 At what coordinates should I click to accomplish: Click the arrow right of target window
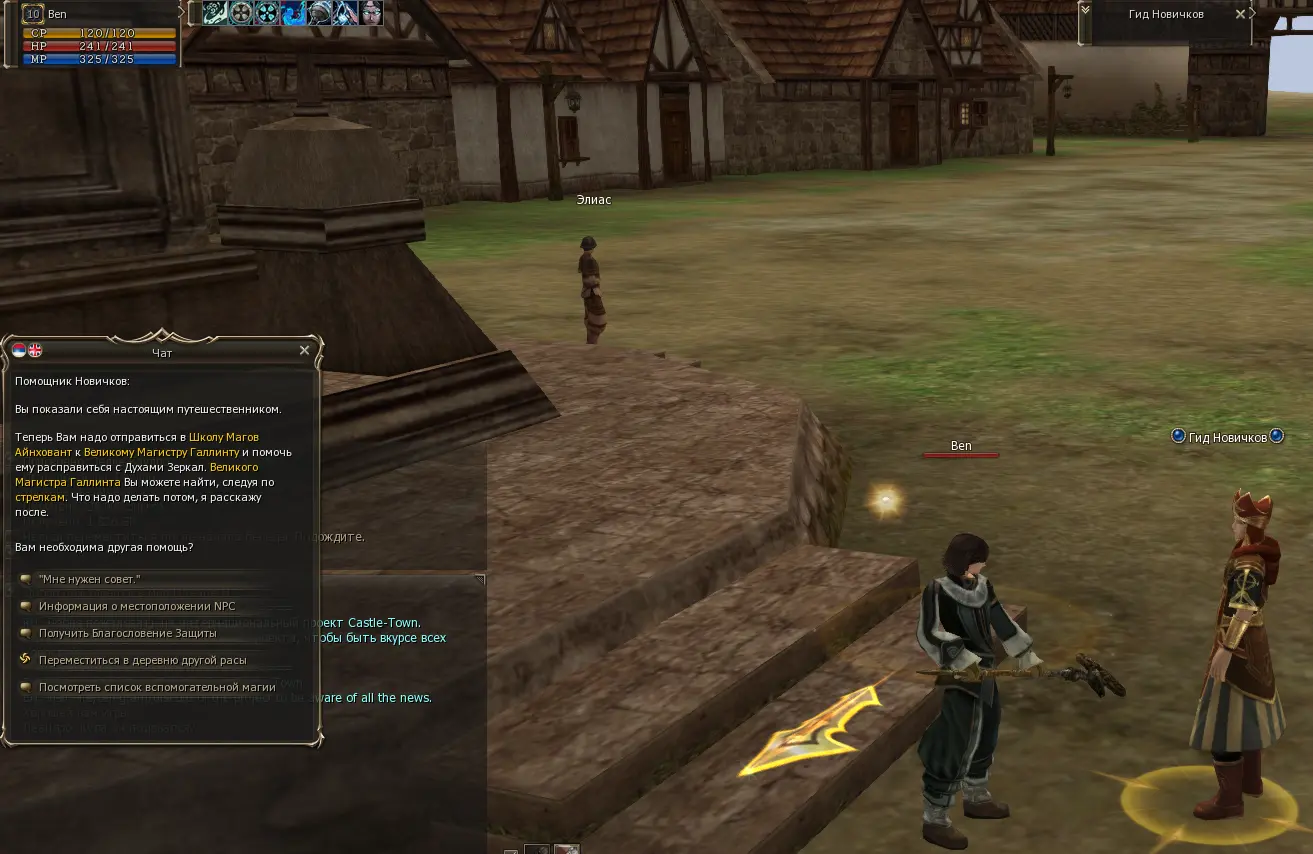tap(1254, 12)
